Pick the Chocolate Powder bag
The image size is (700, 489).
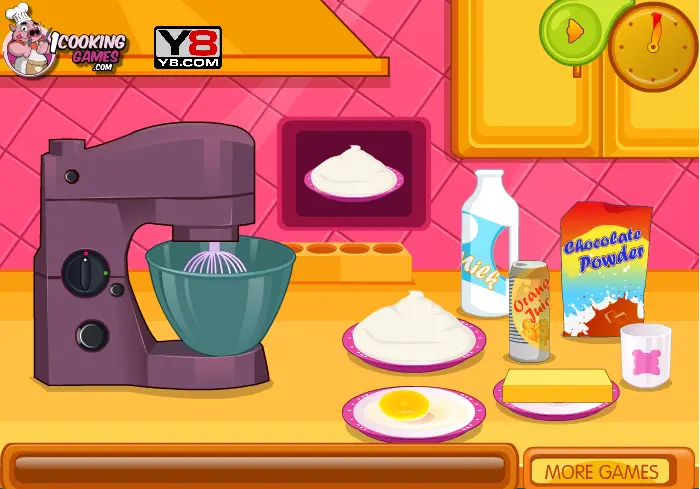click(x=605, y=267)
